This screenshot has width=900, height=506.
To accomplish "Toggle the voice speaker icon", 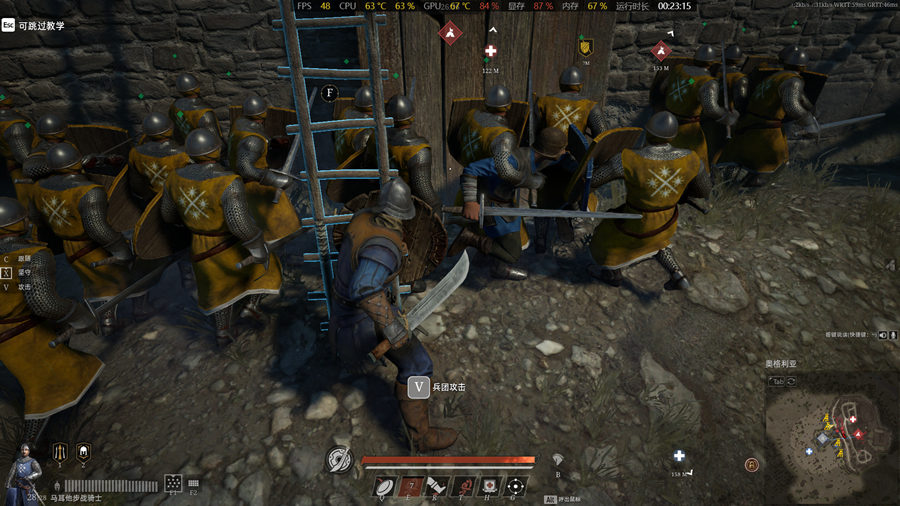I will [882, 335].
